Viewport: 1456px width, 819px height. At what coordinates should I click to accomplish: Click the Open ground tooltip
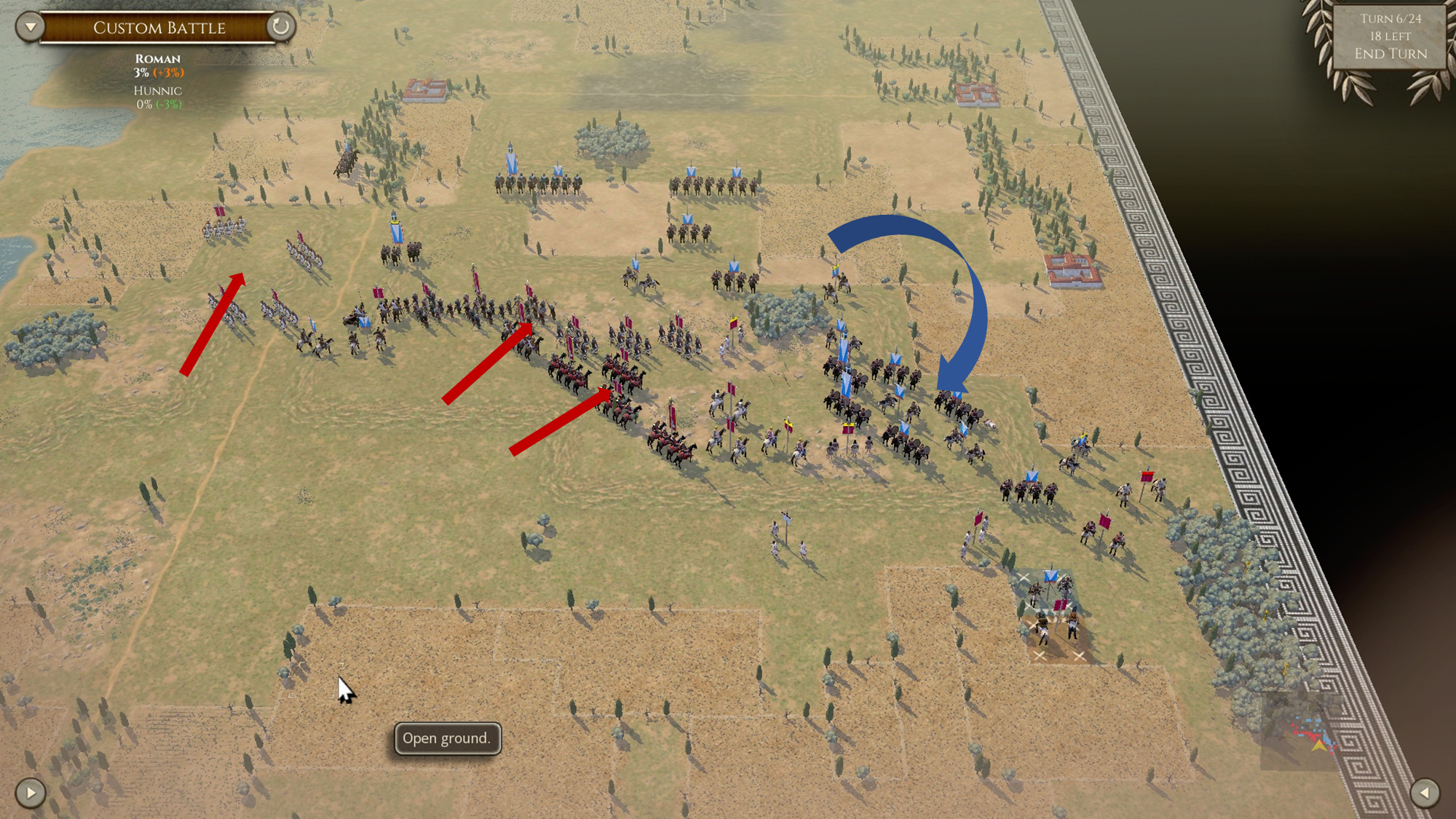(447, 737)
